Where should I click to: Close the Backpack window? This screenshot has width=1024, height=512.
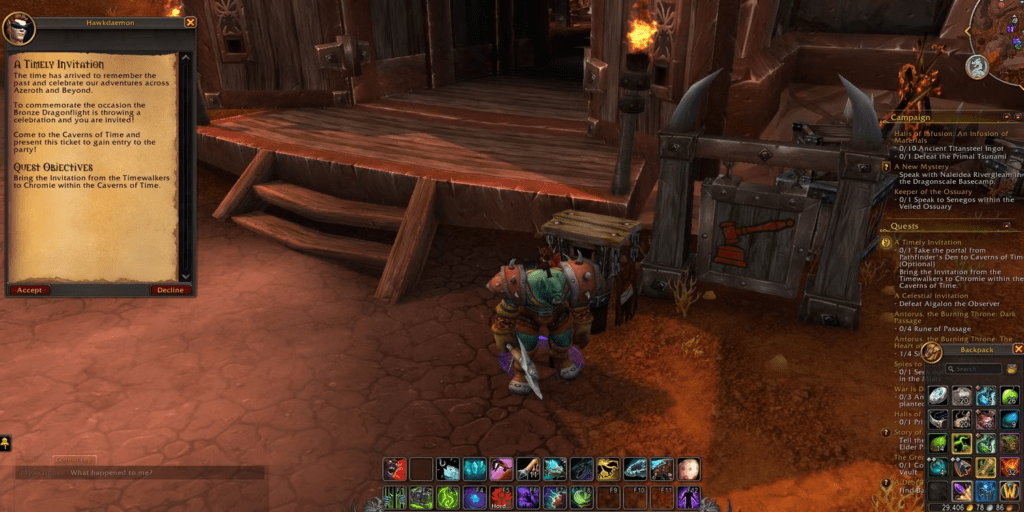[1018, 349]
